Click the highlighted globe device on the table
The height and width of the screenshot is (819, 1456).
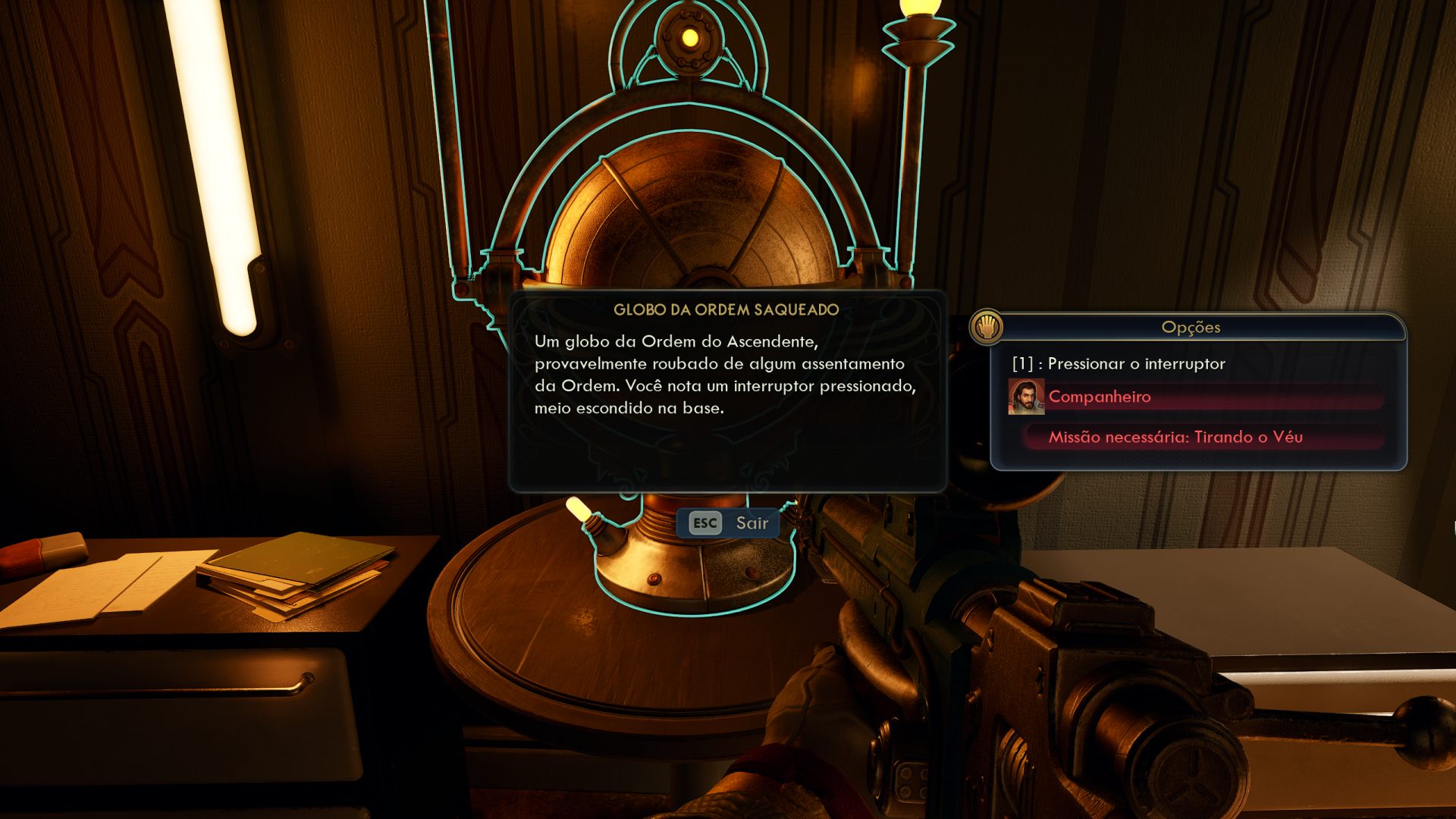690,227
